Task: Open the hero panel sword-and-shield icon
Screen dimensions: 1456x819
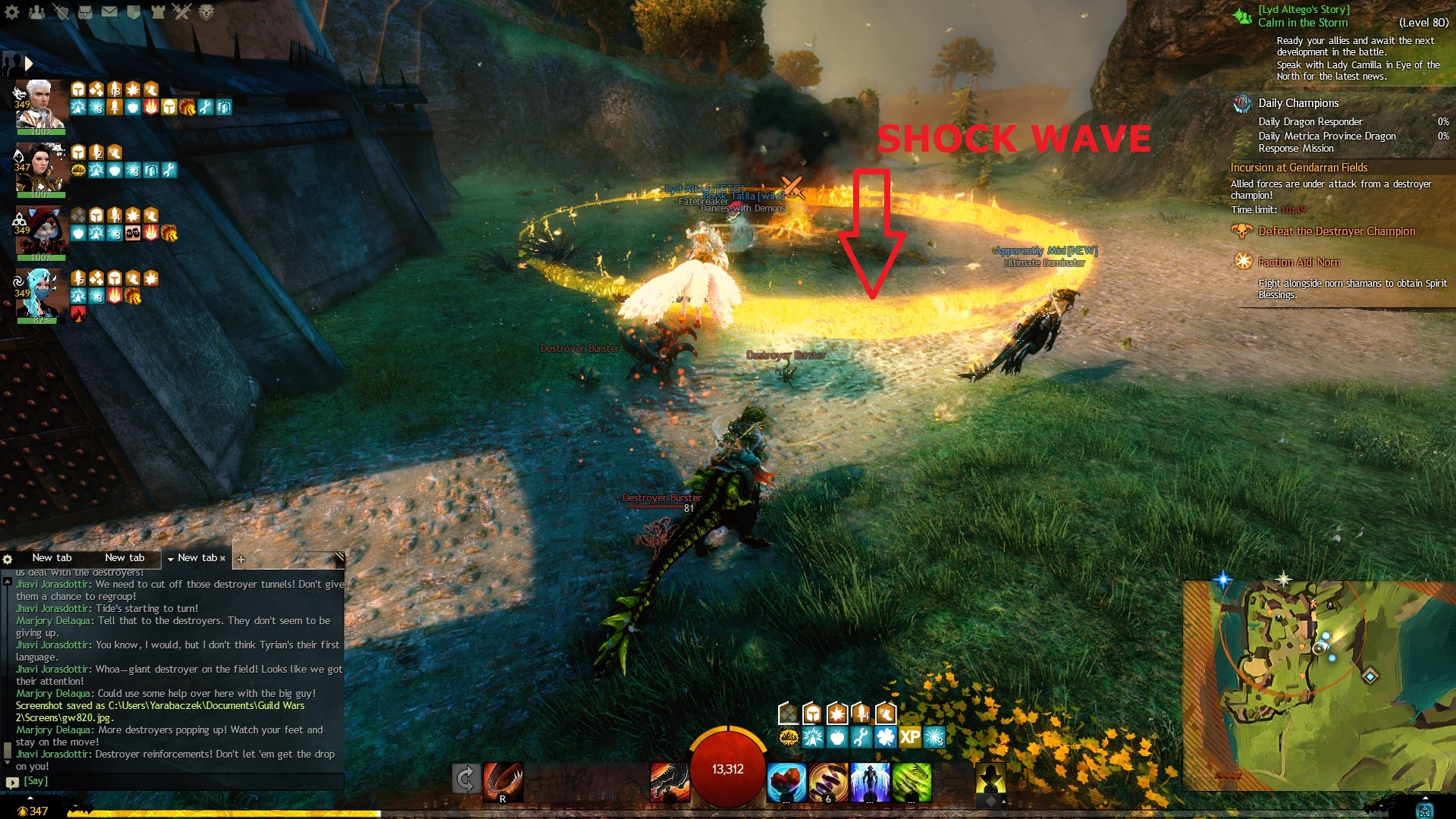Action: [61, 12]
